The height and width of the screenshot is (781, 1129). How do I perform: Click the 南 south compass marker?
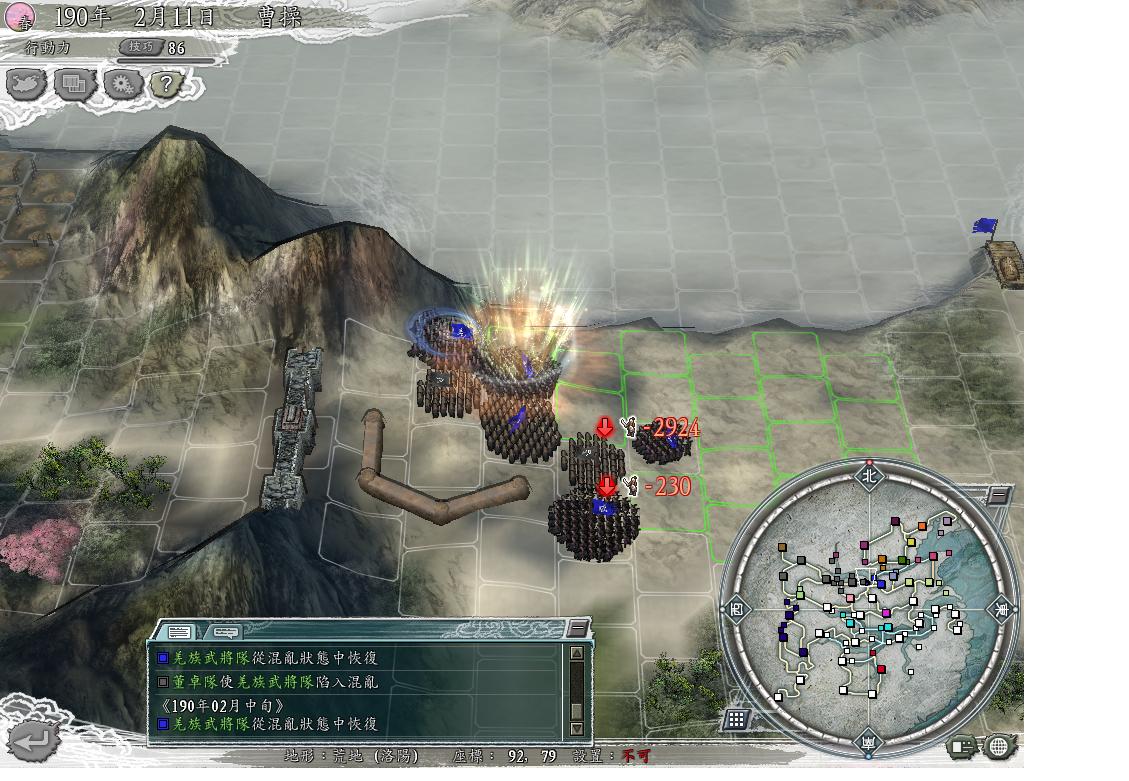point(867,741)
